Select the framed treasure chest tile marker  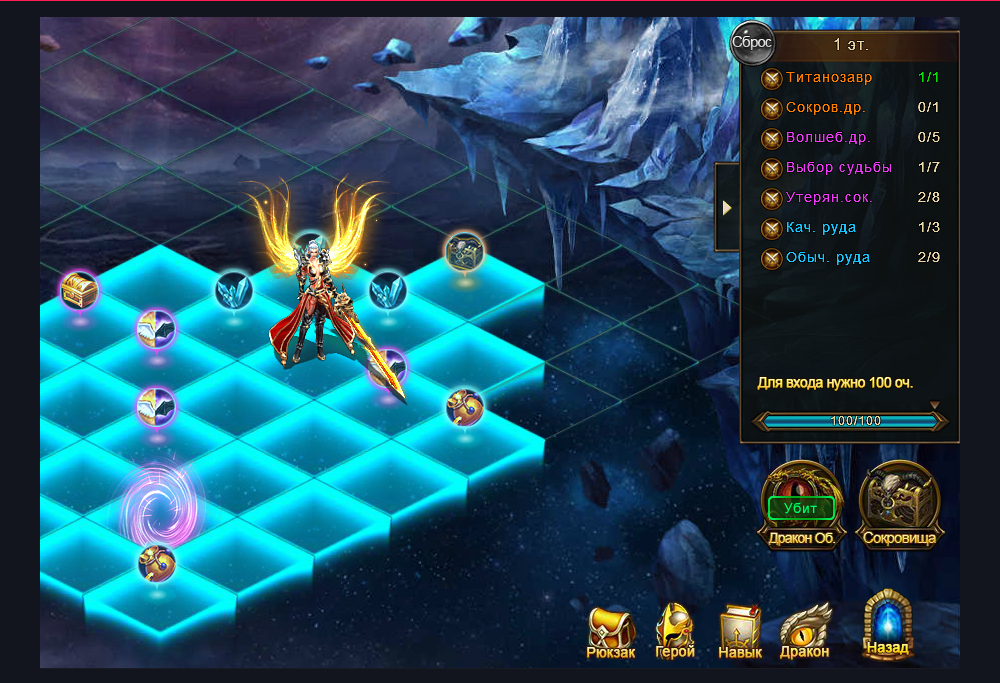[x=464, y=251]
